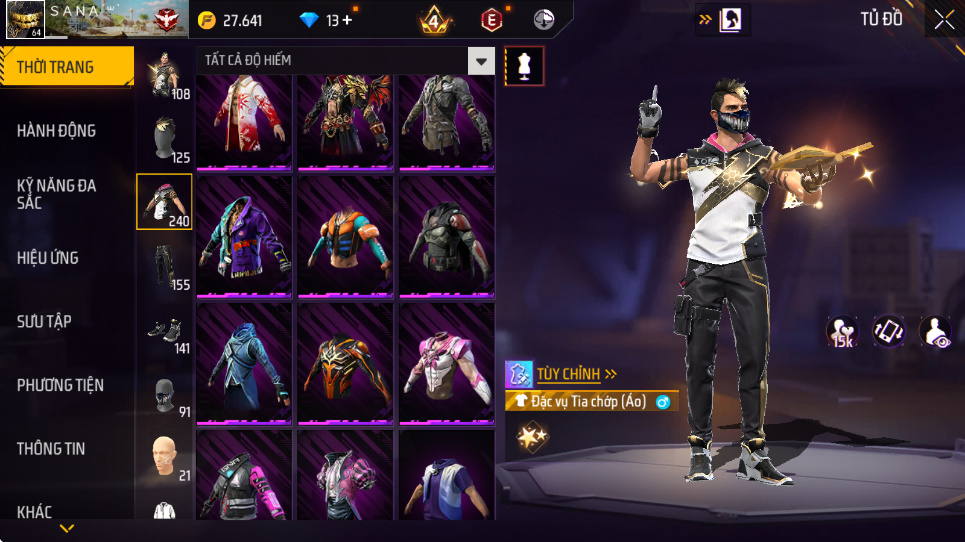The width and height of the screenshot is (965, 542).
Task: Close the Tủ Đồ wardrobe screen
Action: tap(944, 19)
